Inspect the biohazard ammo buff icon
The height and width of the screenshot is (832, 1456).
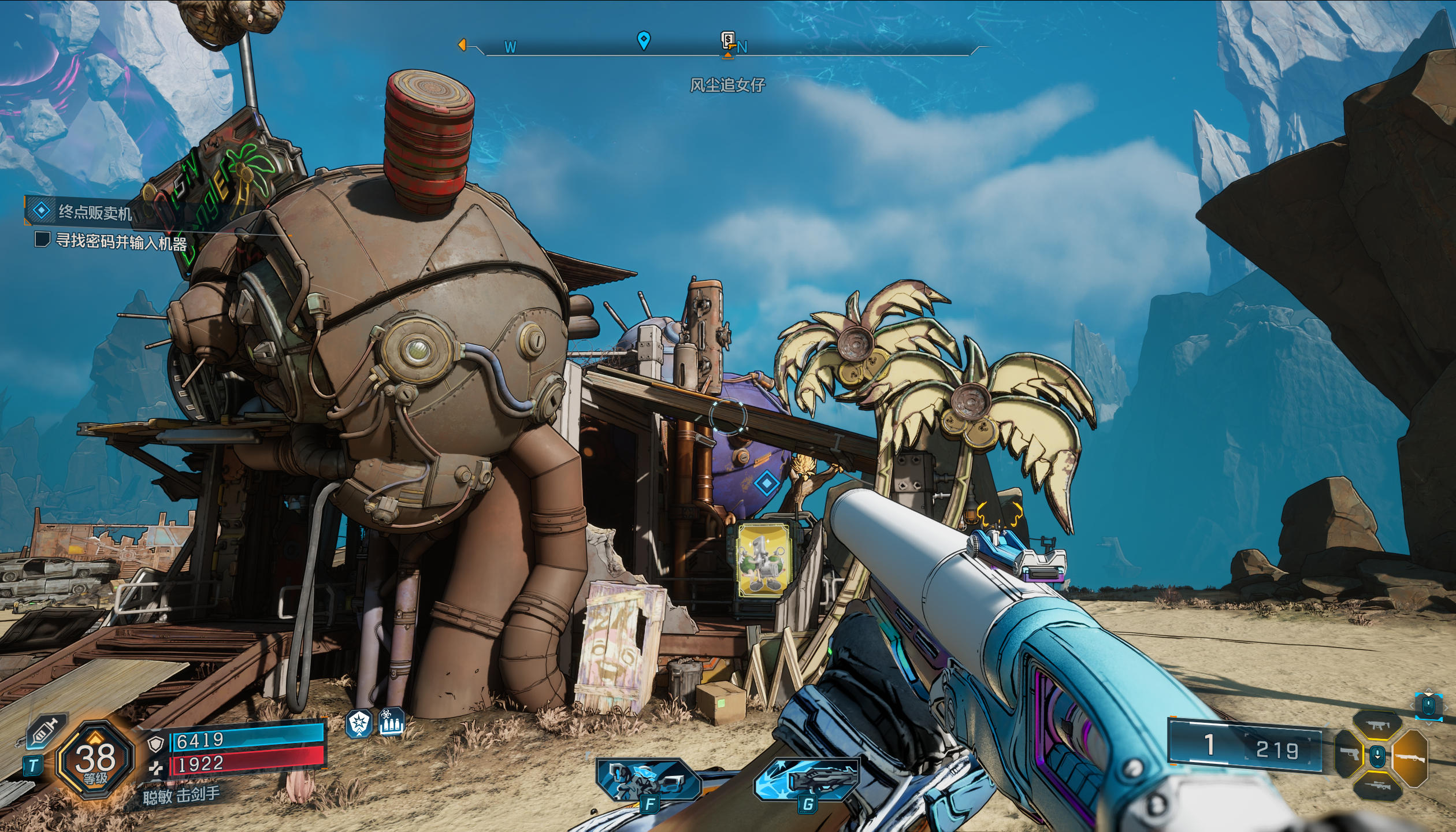(x=391, y=723)
